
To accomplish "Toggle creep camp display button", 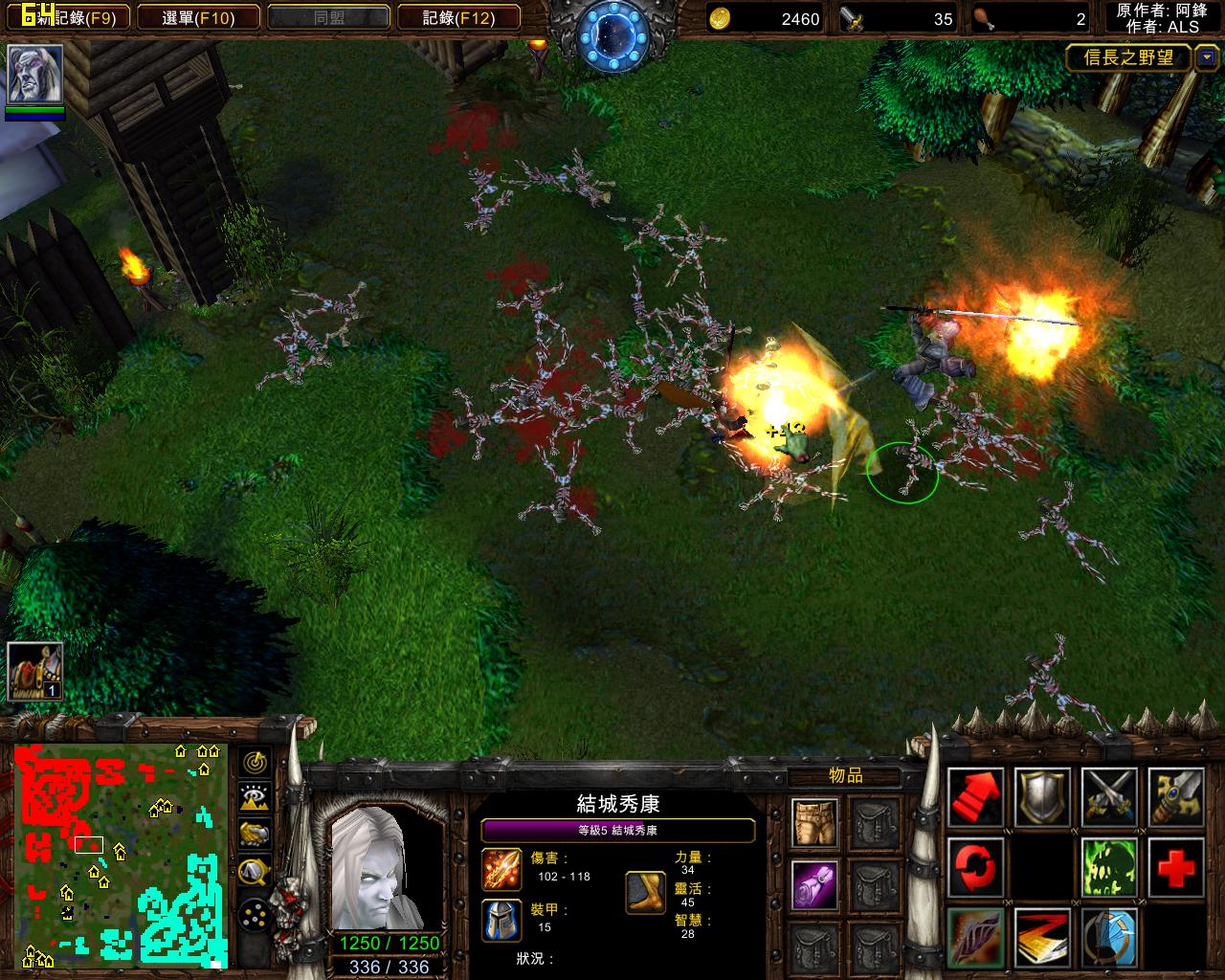I will pyautogui.click(x=255, y=871).
